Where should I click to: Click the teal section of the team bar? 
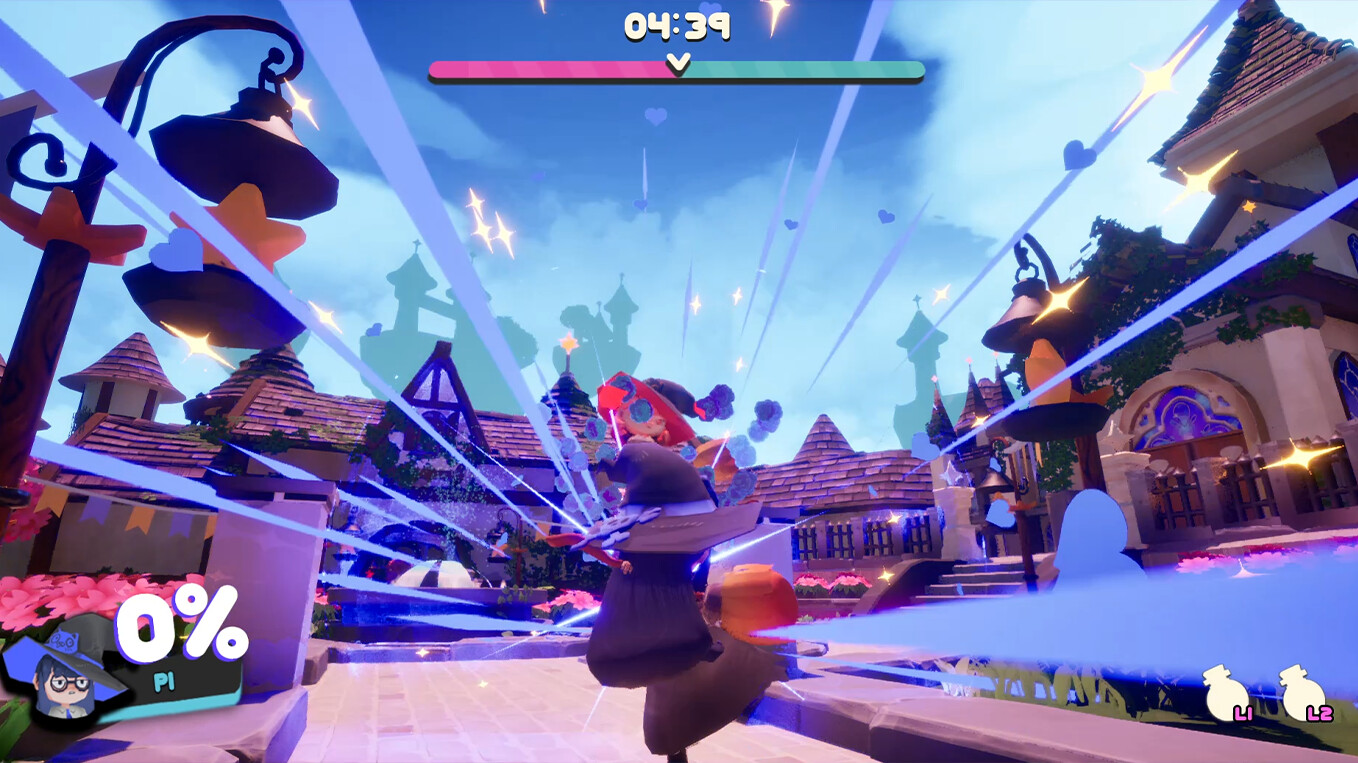(800, 68)
